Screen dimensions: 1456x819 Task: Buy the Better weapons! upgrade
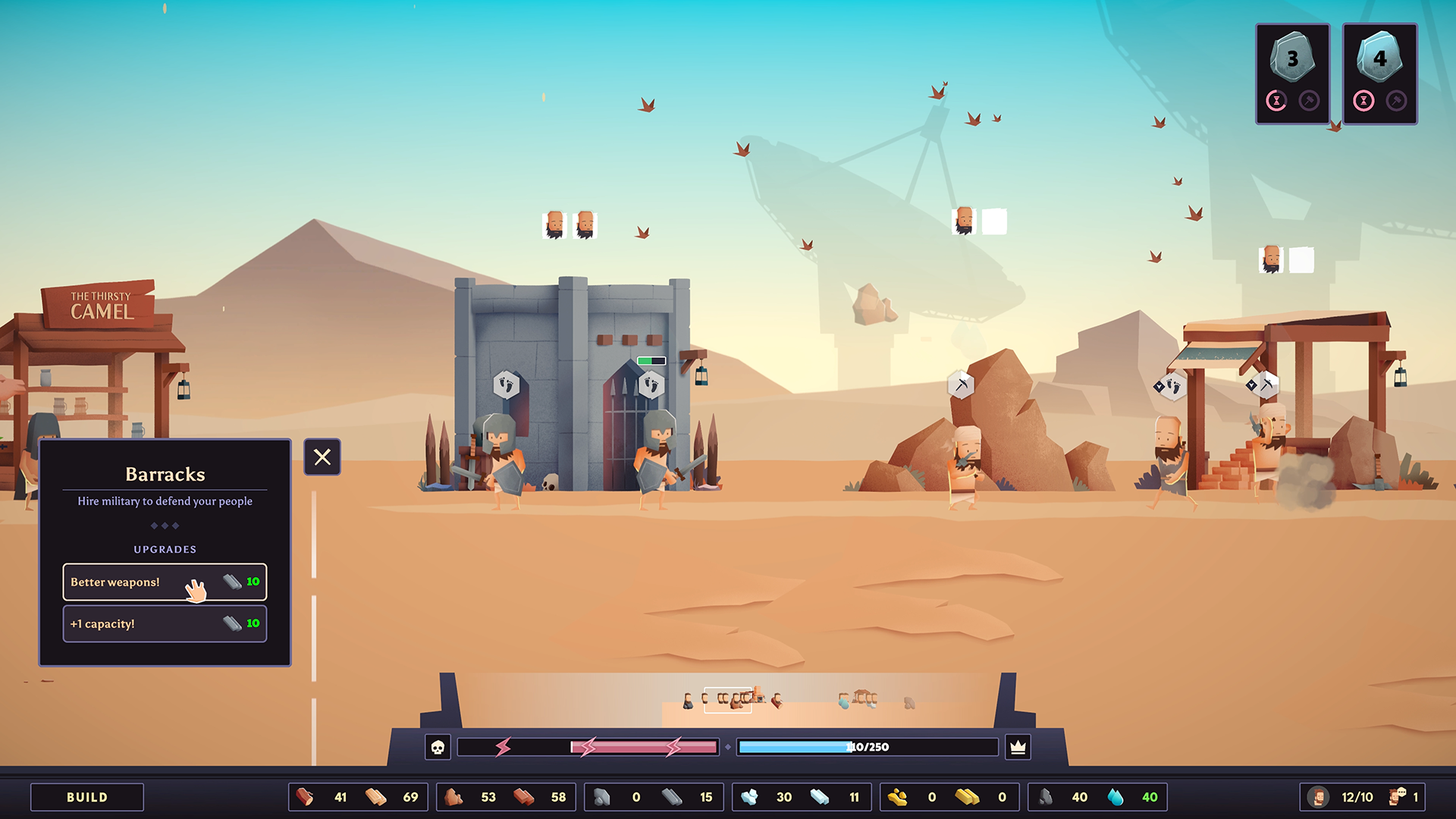(165, 582)
